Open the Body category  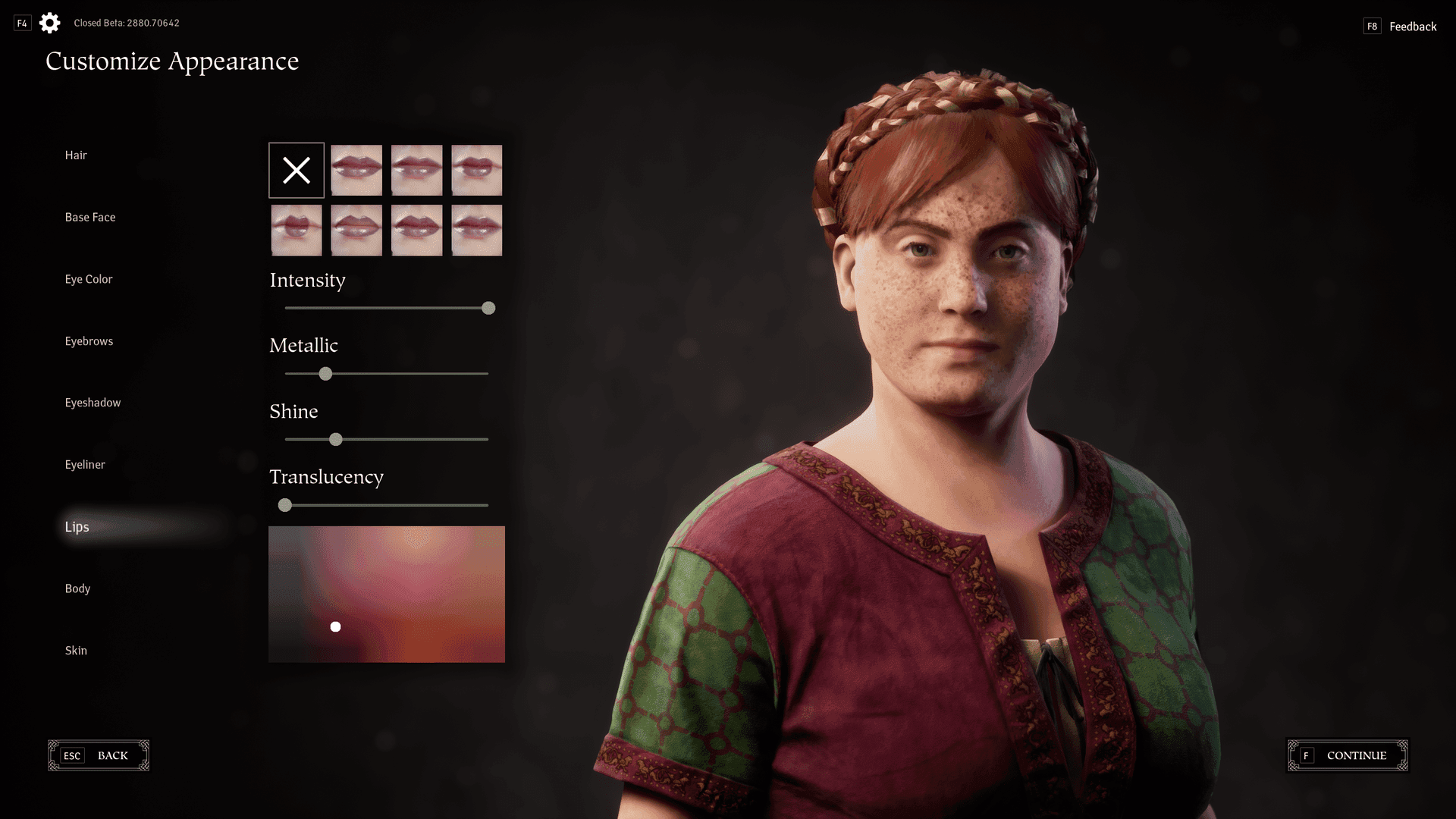coord(77,588)
